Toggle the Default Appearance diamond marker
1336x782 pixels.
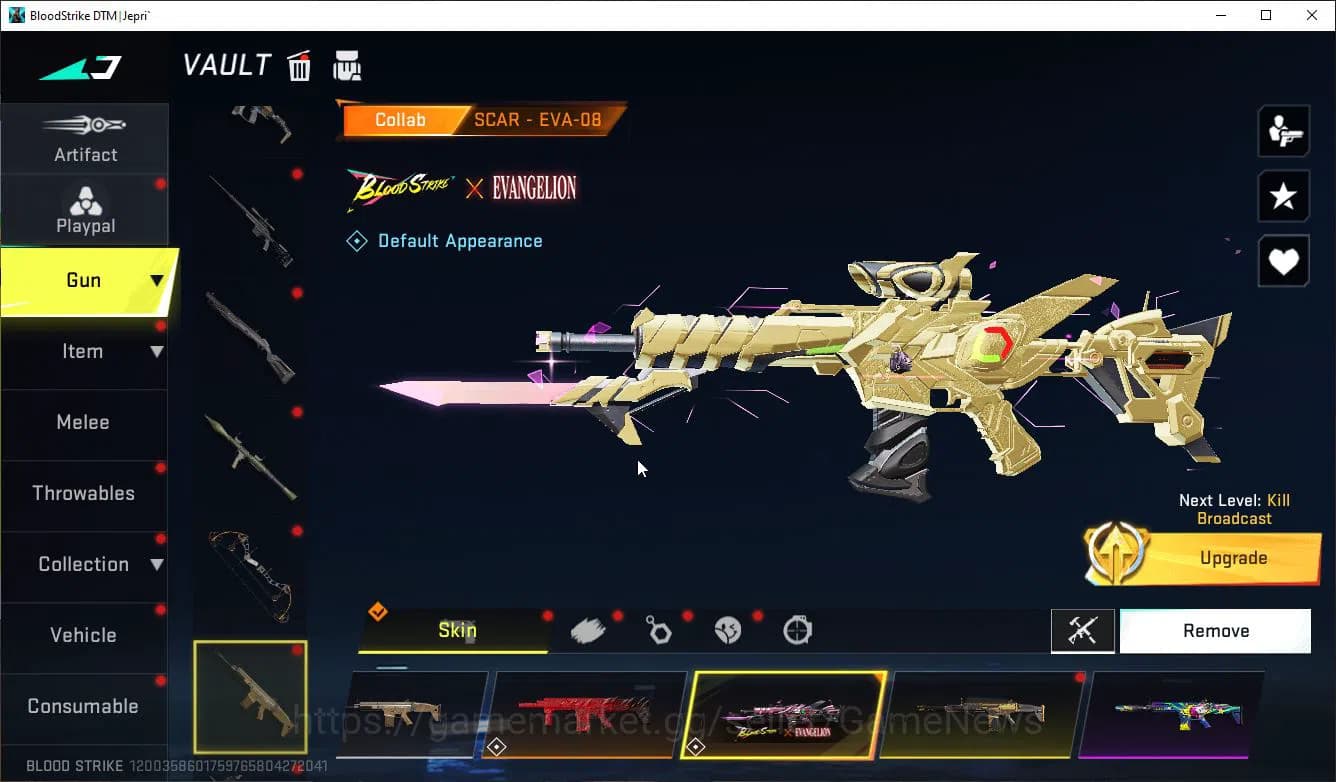click(x=357, y=240)
